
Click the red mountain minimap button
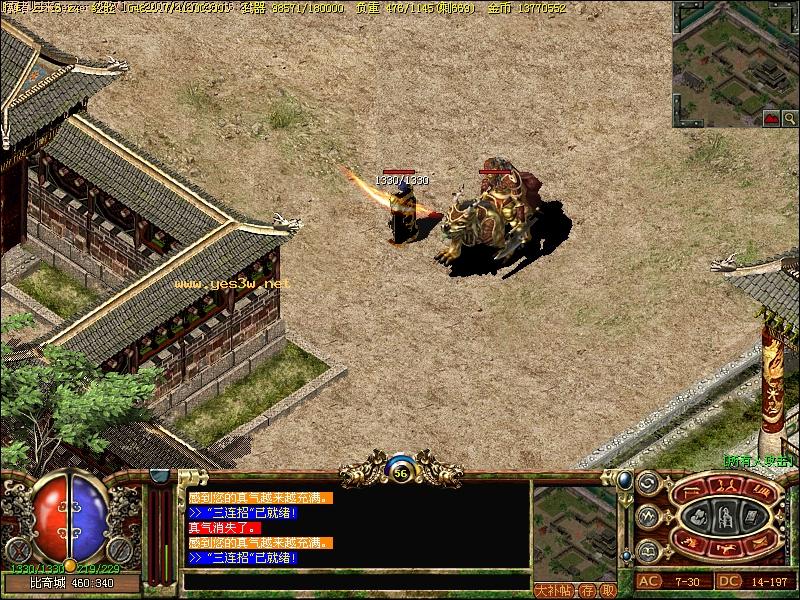pos(771,118)
